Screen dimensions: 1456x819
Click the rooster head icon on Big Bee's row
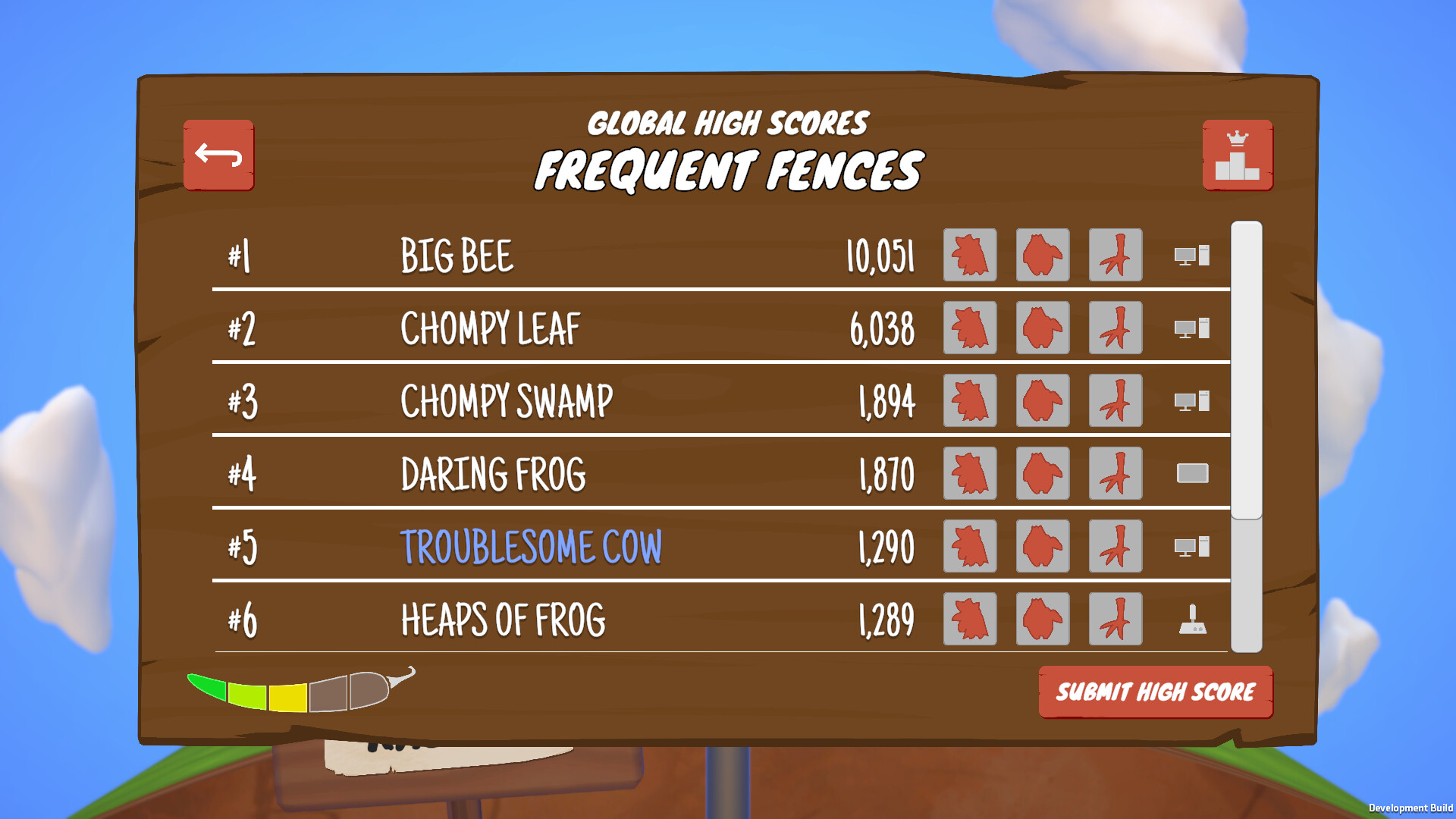coord(969,256)
